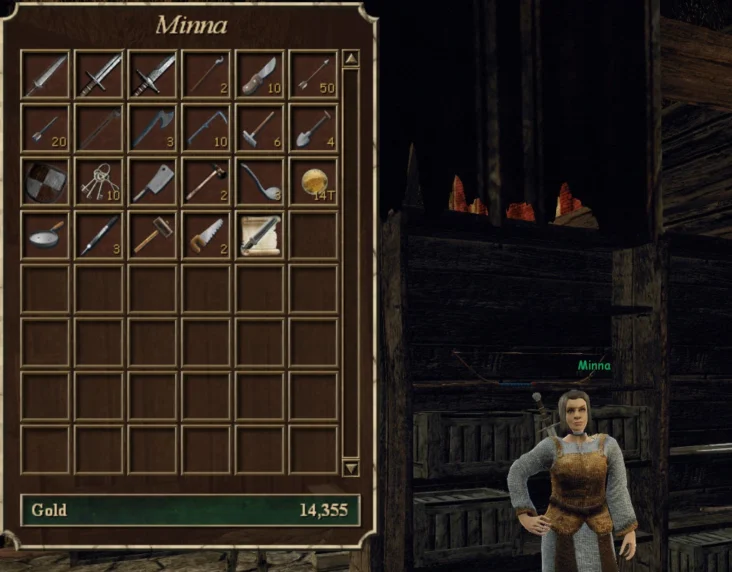Select the bunch of keys

(98, 181)
